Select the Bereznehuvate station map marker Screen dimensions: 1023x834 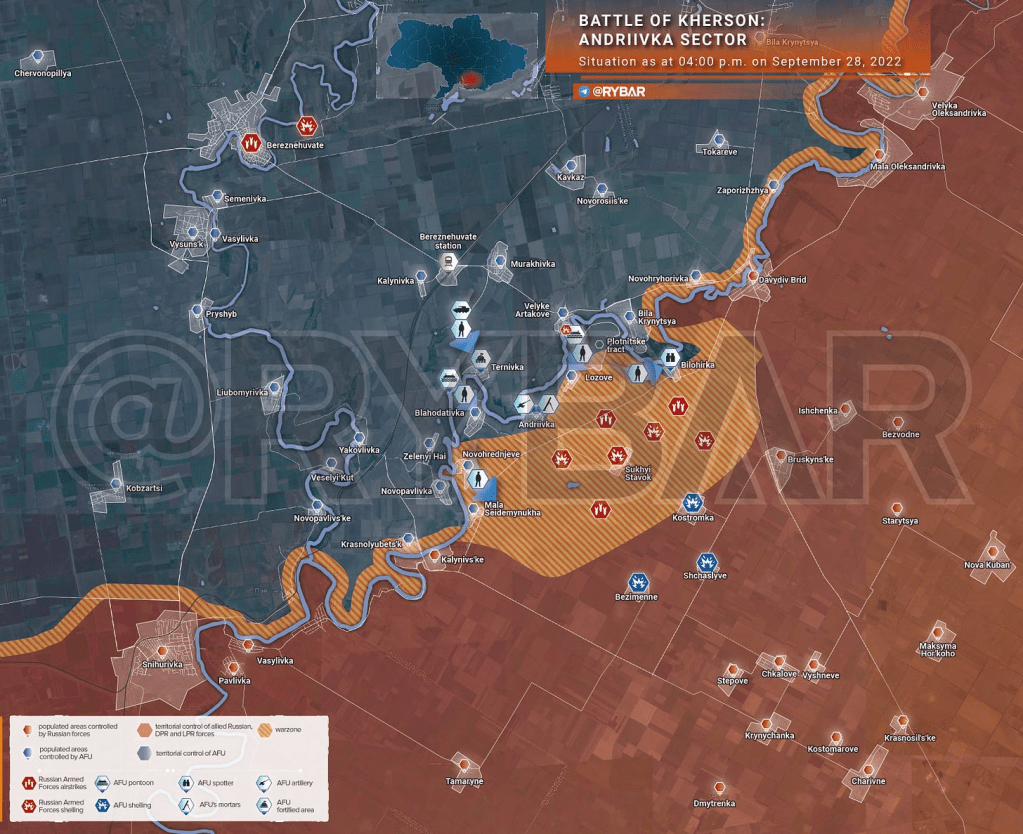tap(449, 262)
